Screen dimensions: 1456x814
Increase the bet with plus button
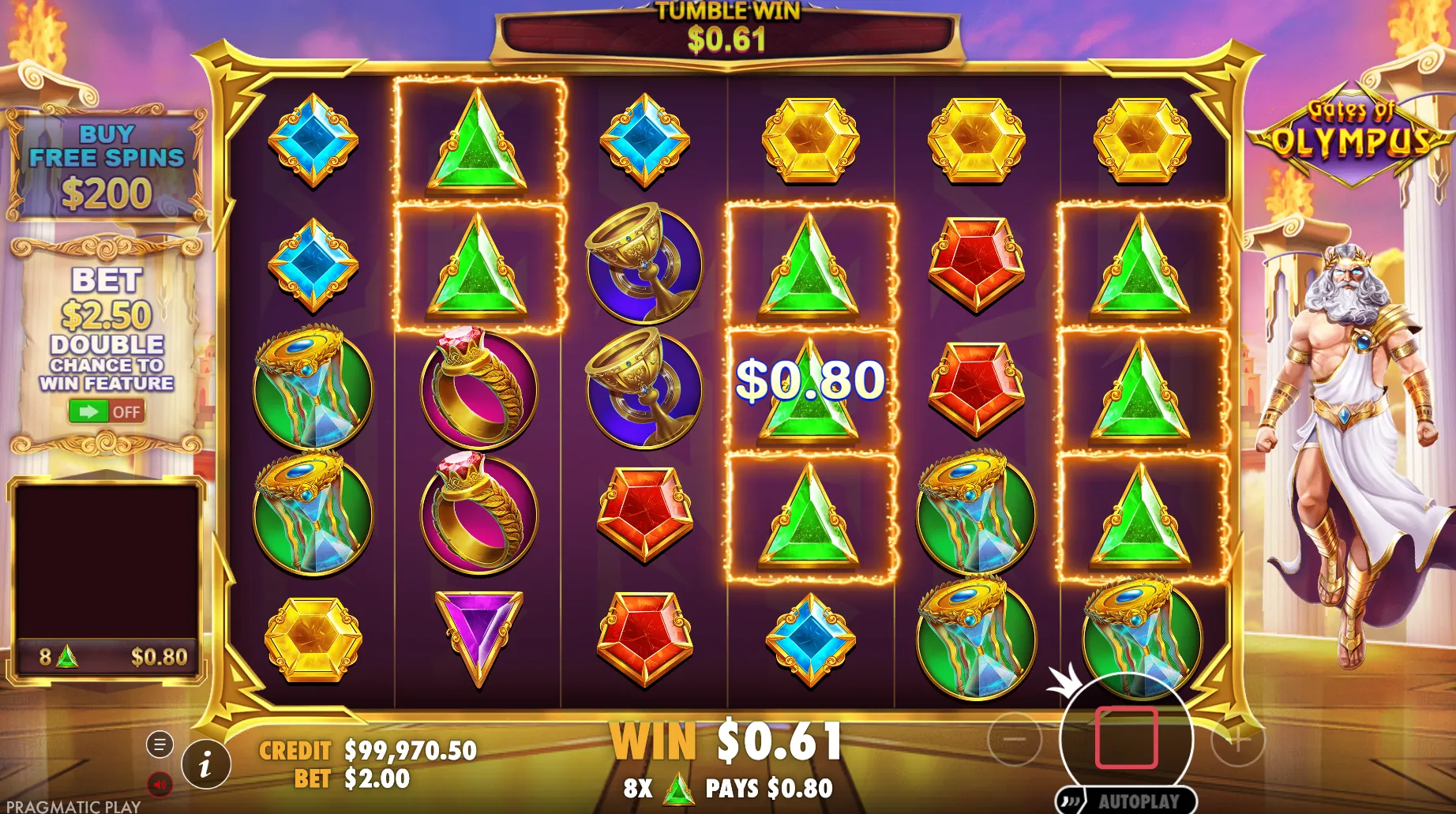1237,740
